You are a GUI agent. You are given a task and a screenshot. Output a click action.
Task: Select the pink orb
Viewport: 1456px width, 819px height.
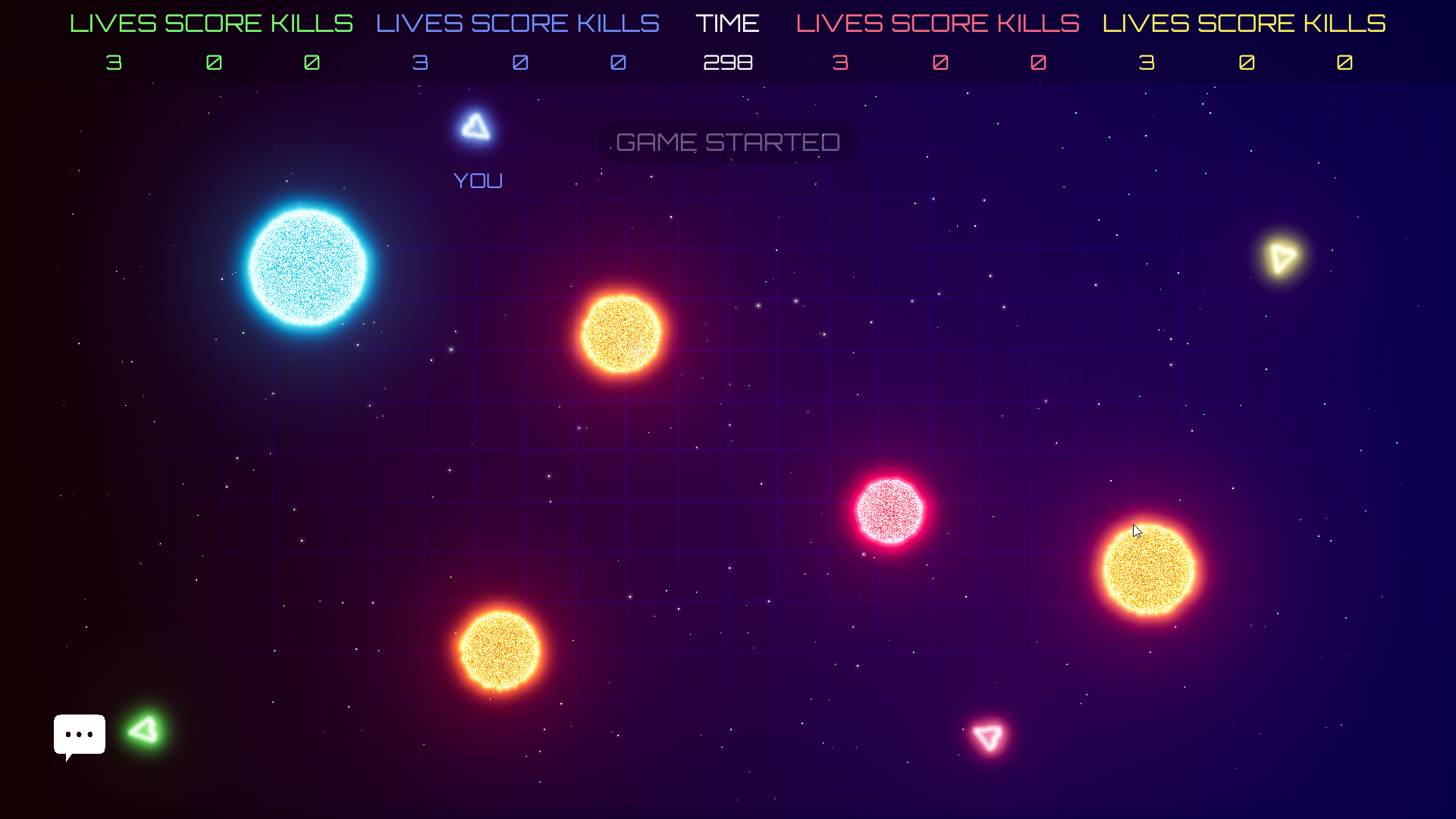pyautogui.click(x=889, y=510)
